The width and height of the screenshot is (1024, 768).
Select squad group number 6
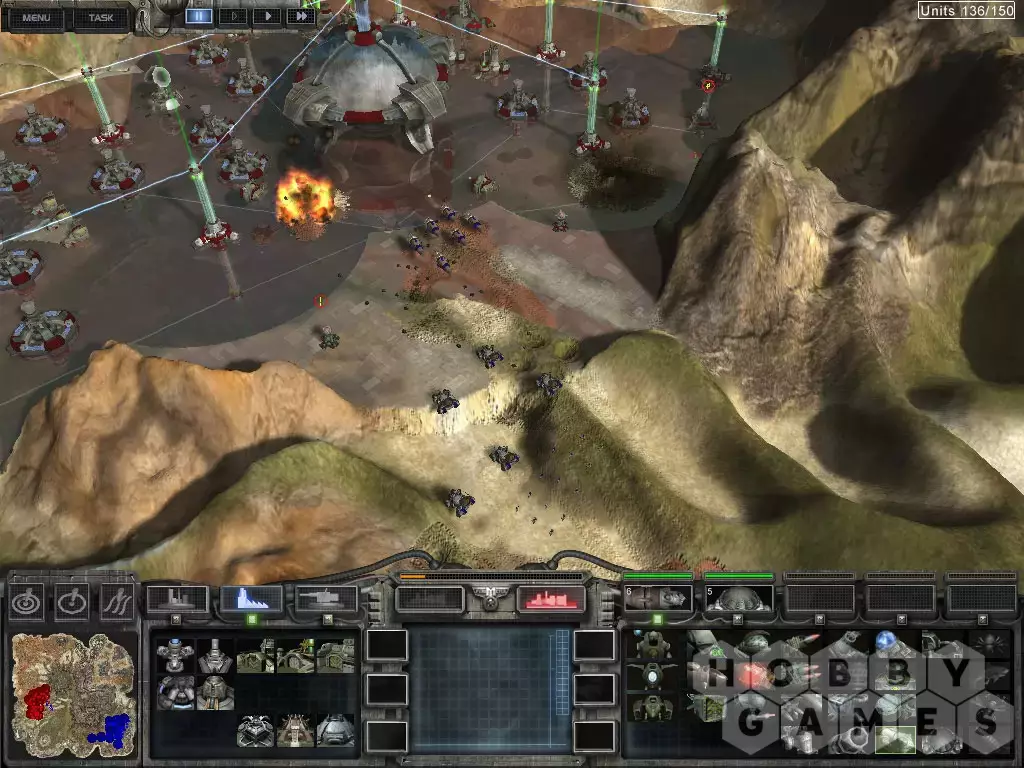[x=657, y=598]
